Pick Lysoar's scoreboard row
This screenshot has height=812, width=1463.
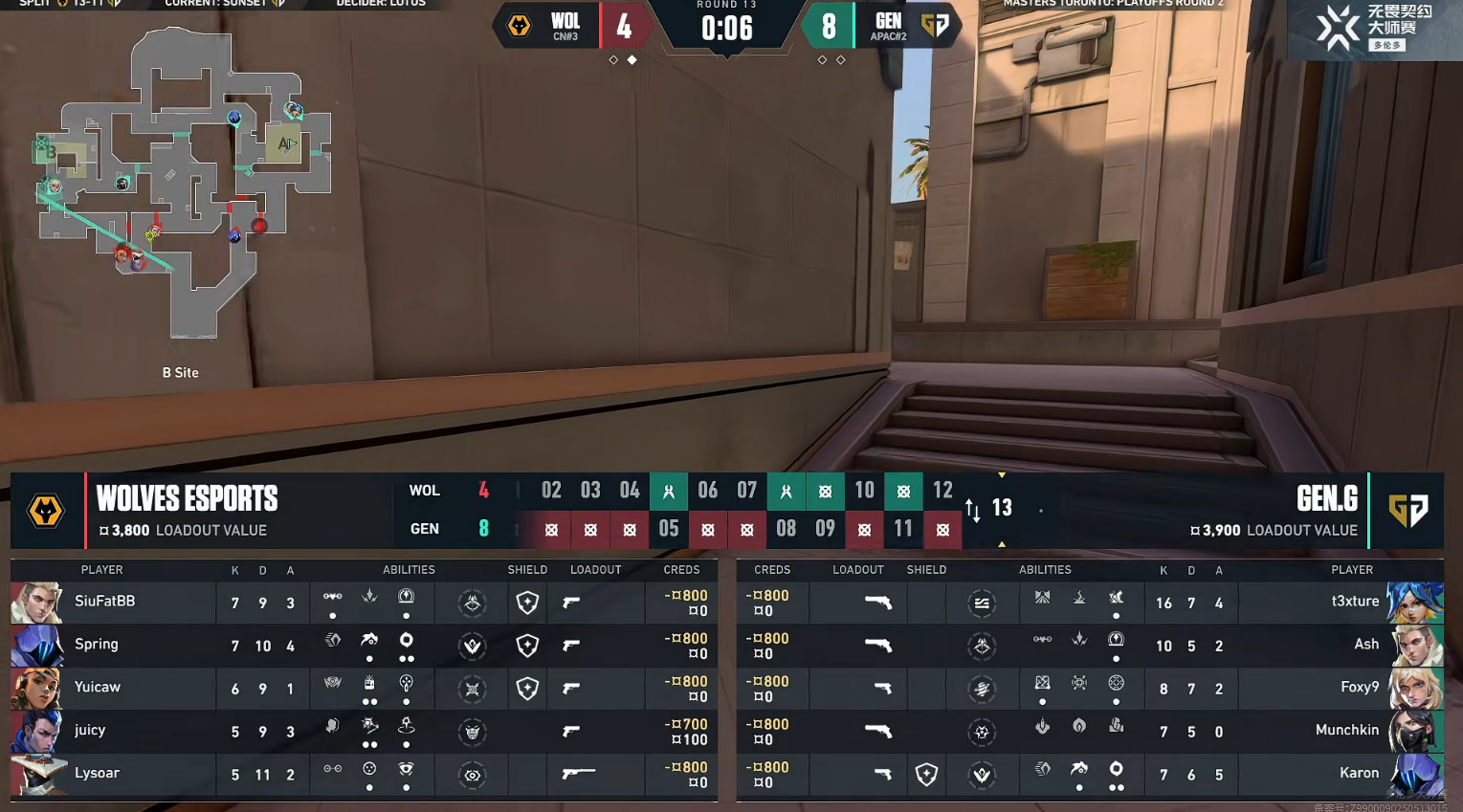[98, 774]
